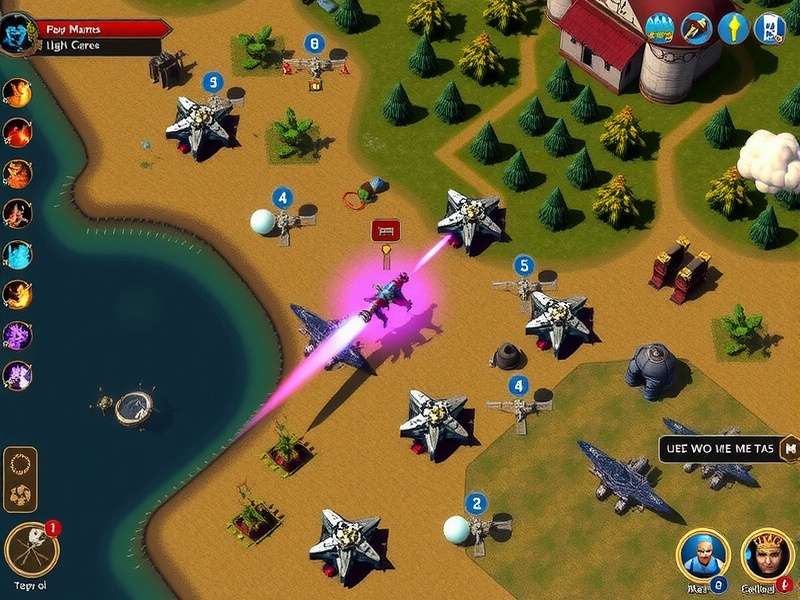Click the round button with red 1 badge
This screenshot has width=800, height=600.
pos(31,548)
